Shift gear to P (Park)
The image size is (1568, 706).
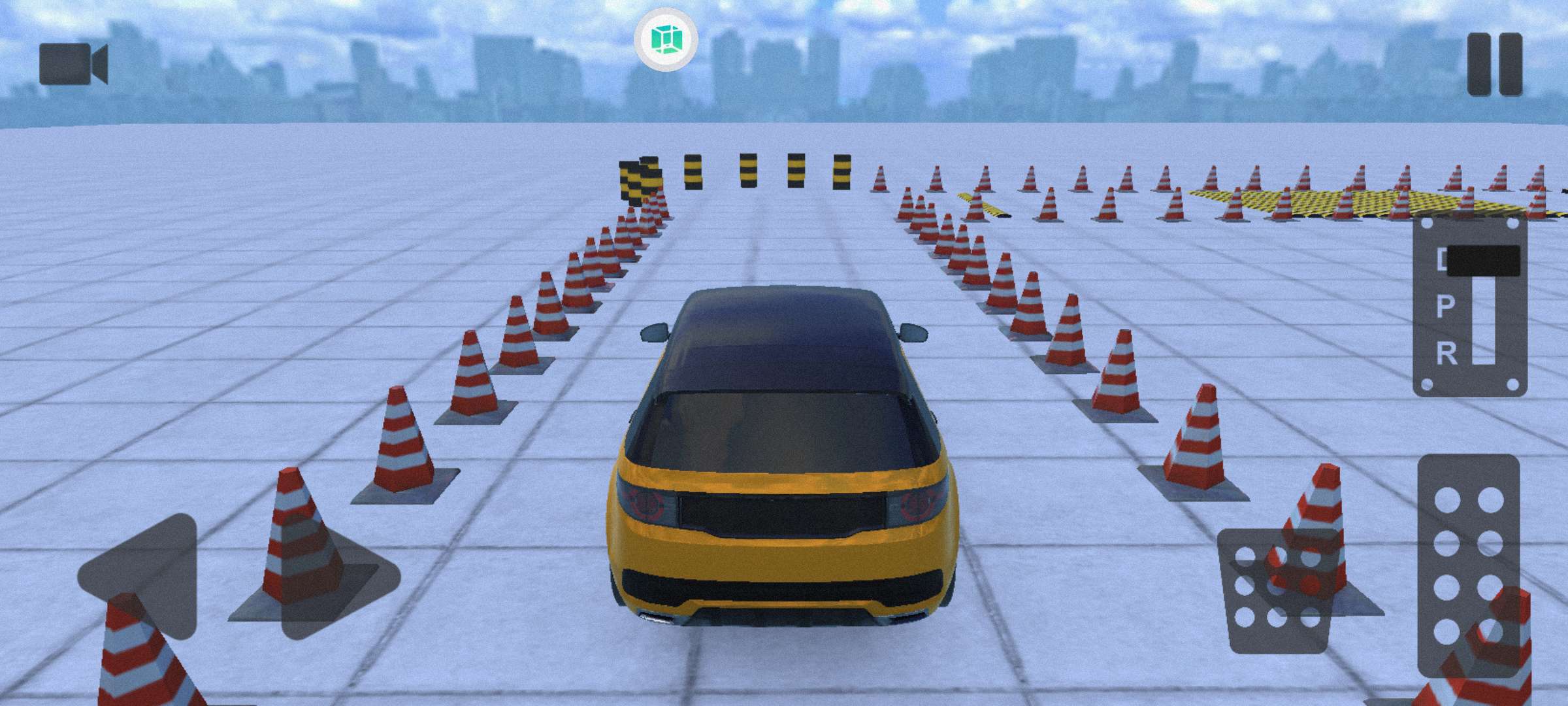click(x=1446, y=306)
